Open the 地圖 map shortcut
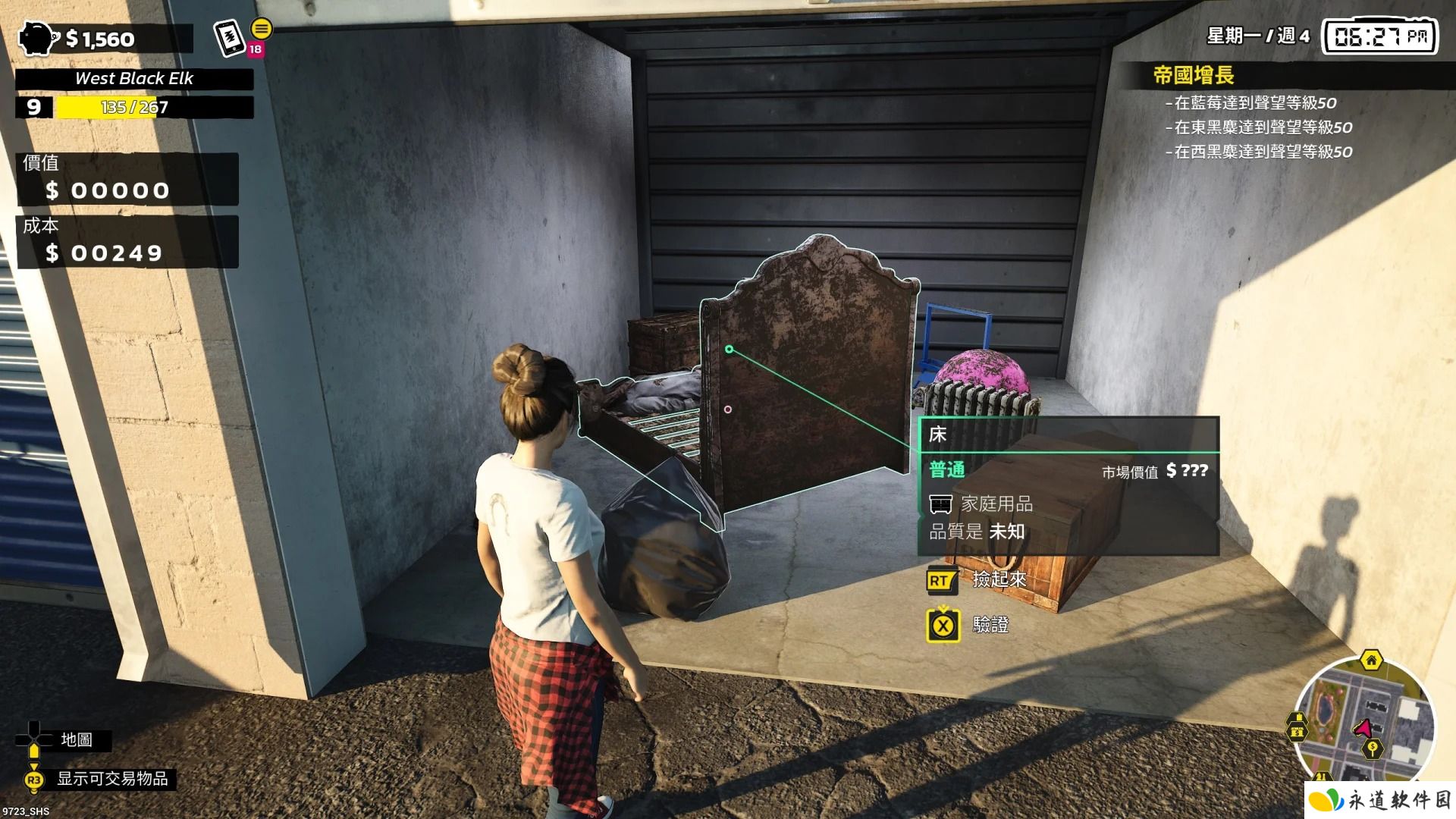Viewport: 1456px width, 819px height. click(77, 739)
